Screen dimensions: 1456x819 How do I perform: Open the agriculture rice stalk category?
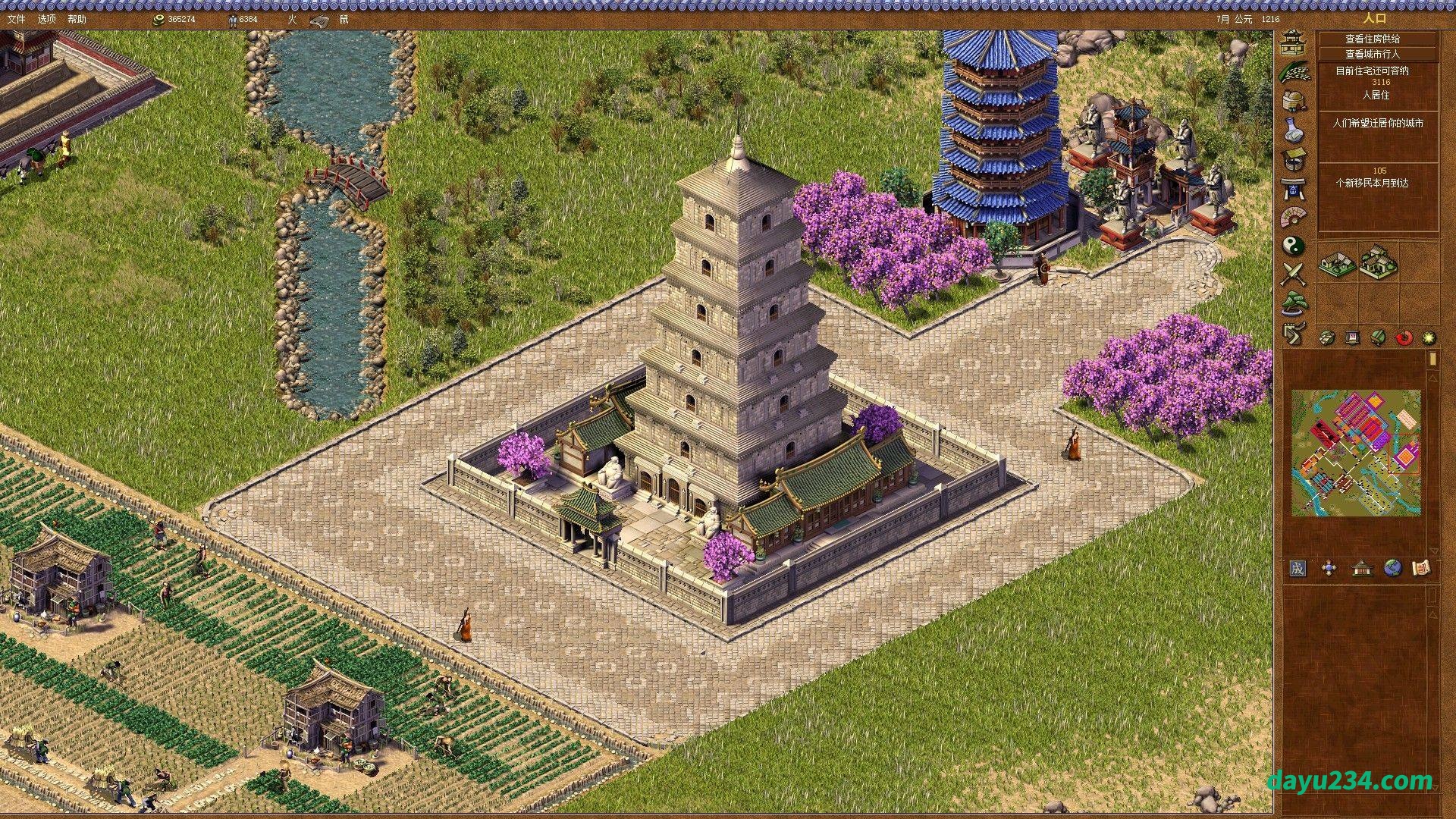(1293, 72)
